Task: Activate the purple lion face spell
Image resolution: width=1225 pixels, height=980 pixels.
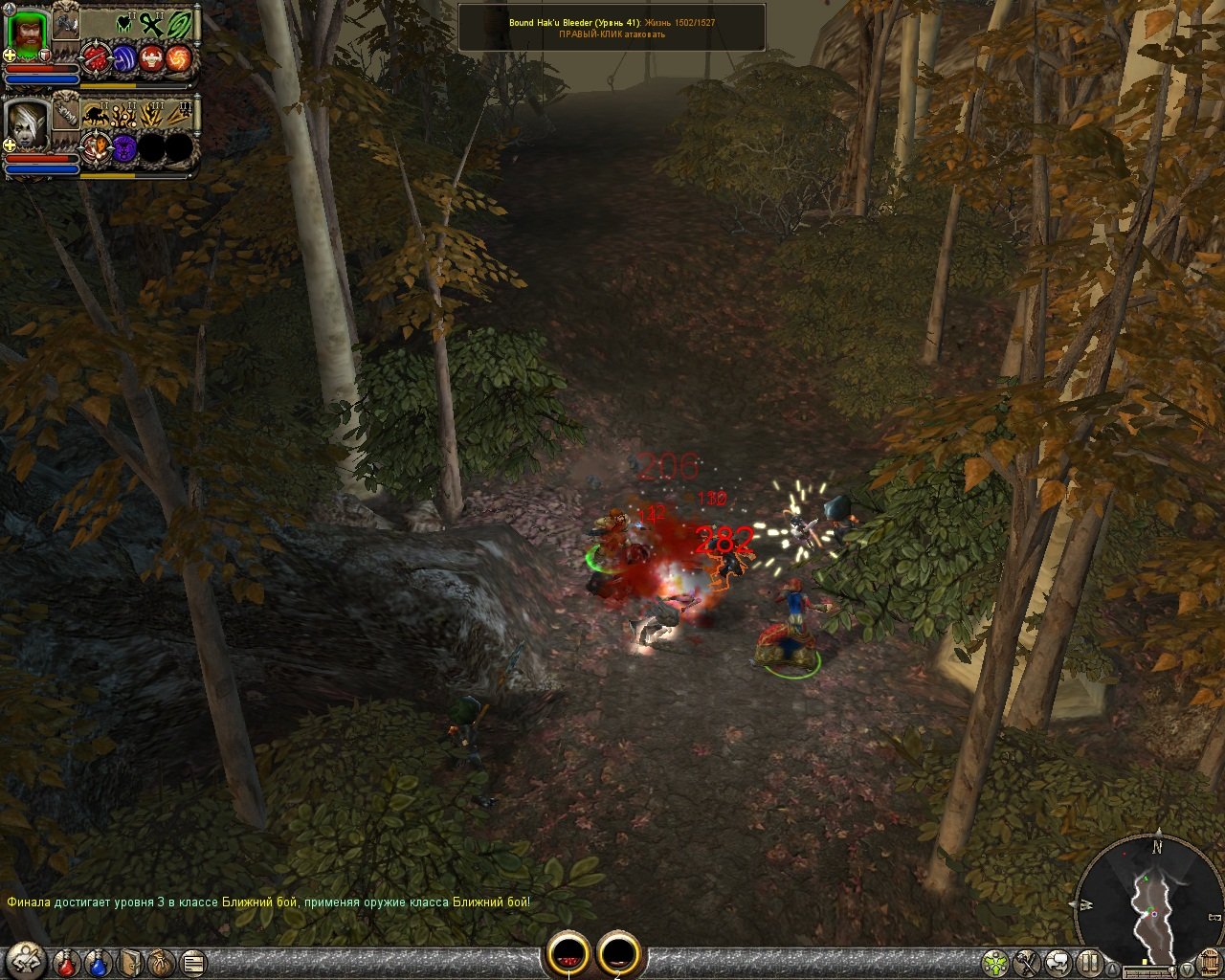Action: click(x=124, y=147)
